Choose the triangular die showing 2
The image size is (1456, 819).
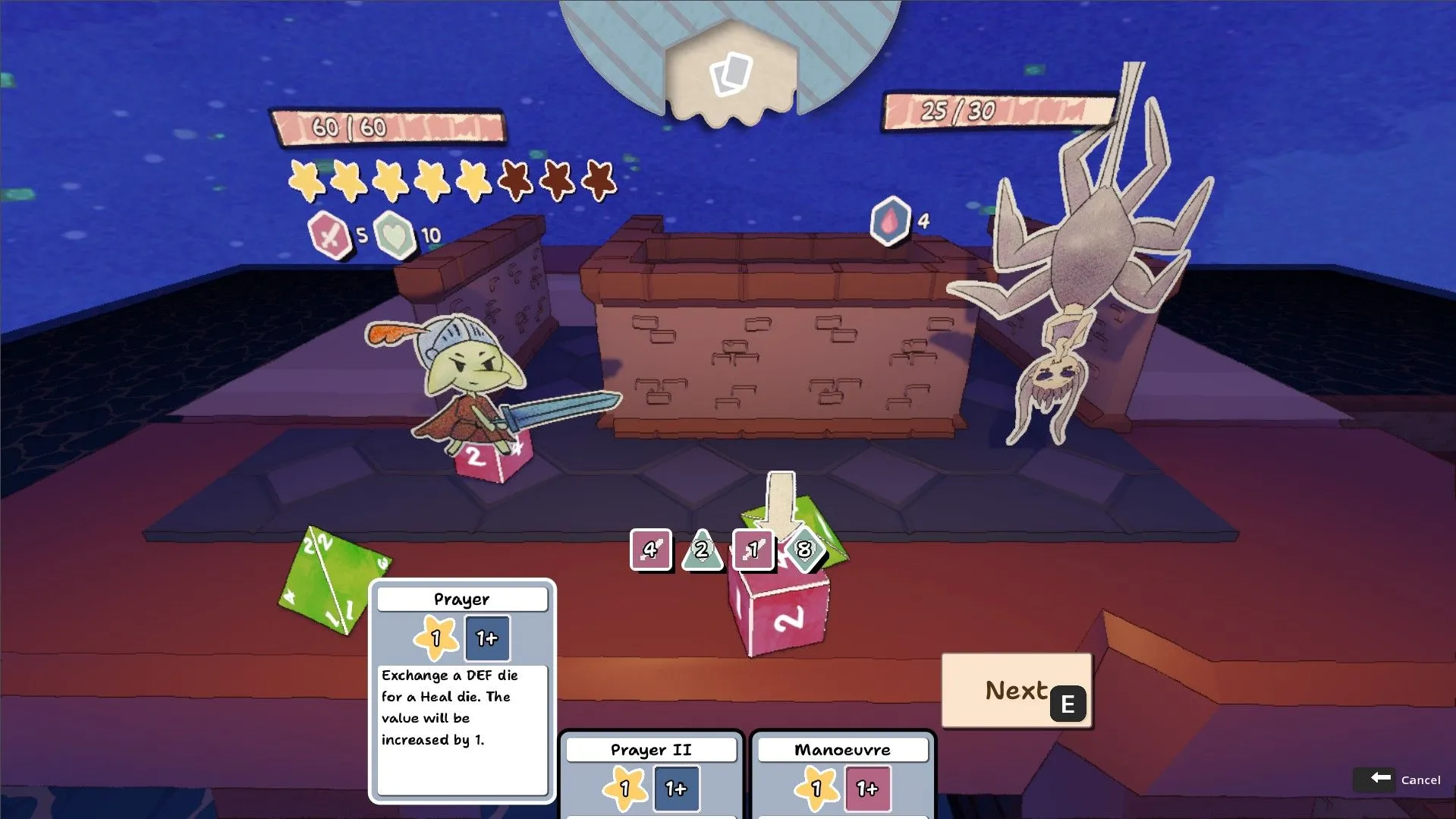[702, 550]
